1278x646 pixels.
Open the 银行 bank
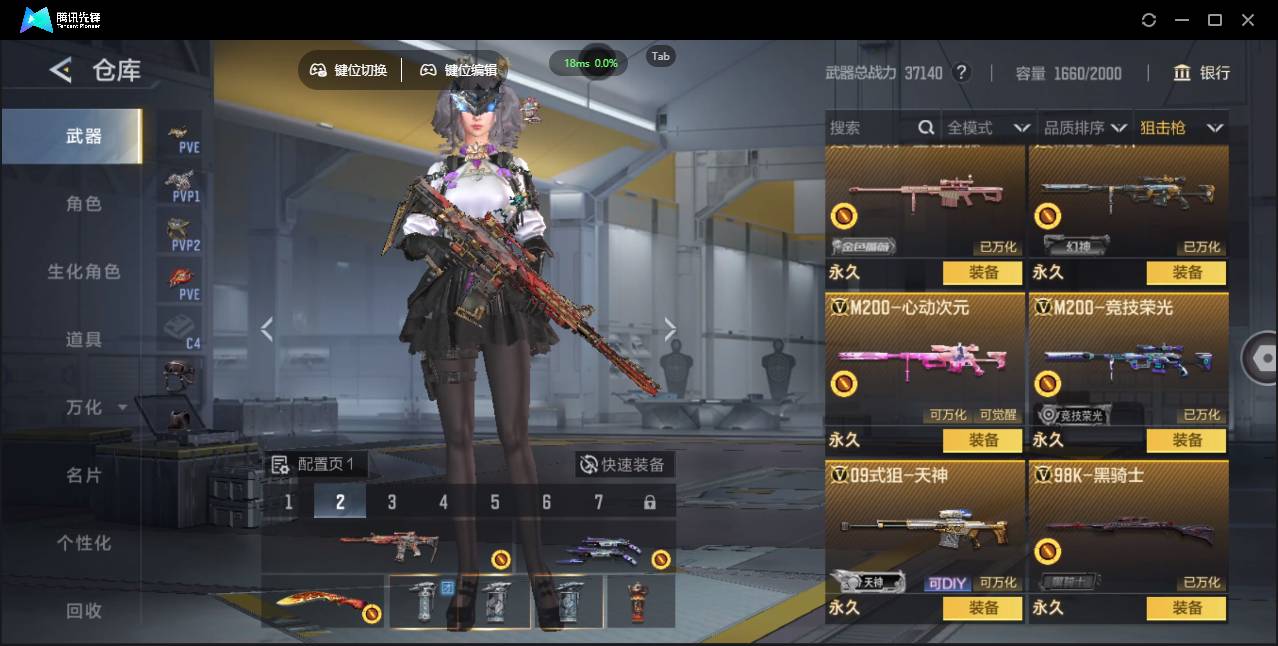(x=1202, y=73)
